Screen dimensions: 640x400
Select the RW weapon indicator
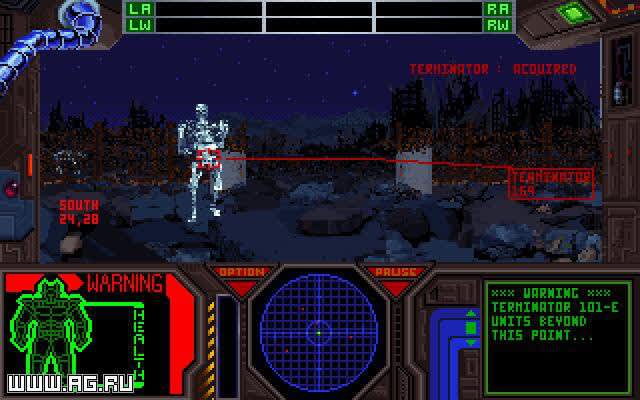tap(499, 23)
